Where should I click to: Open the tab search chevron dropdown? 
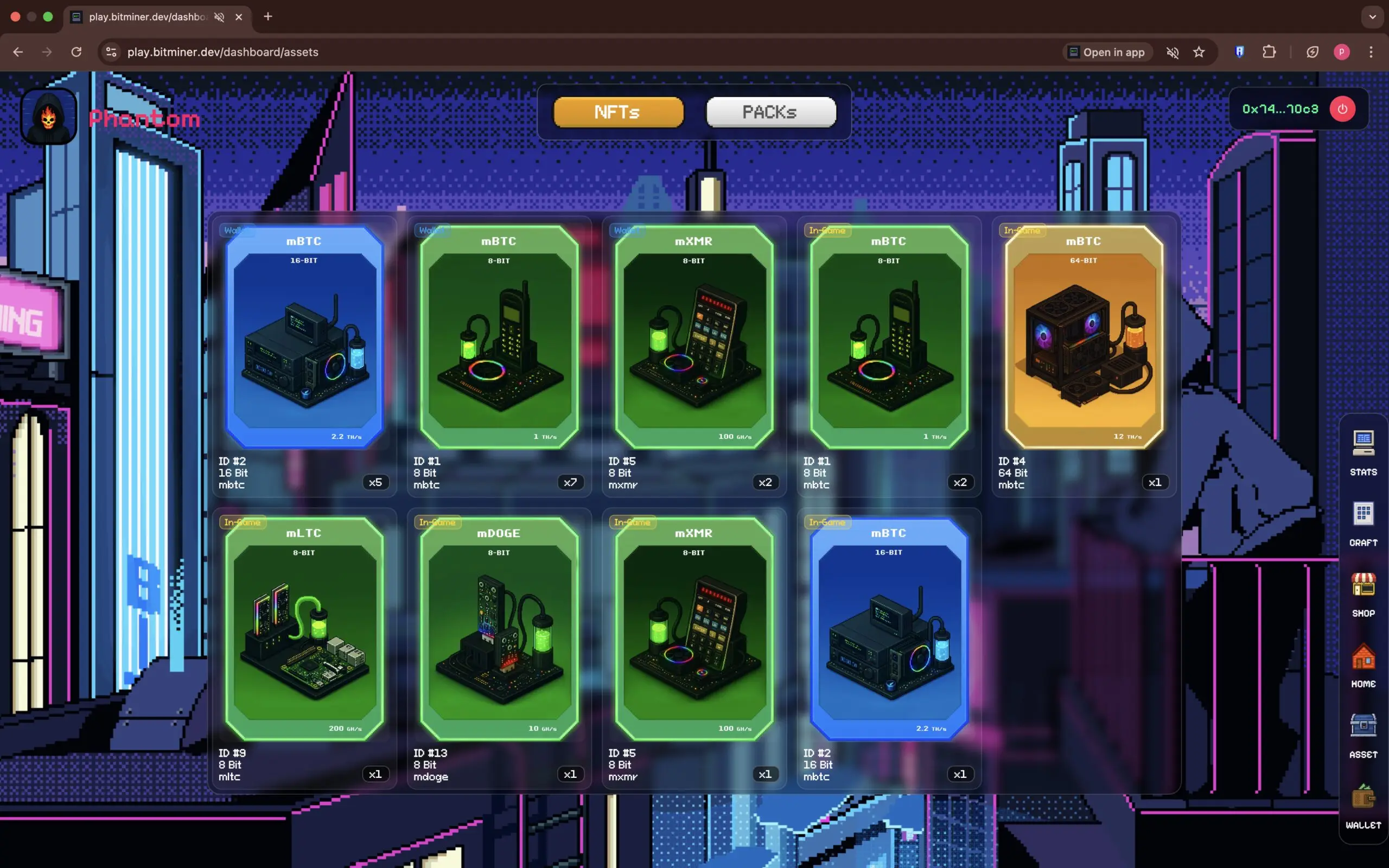pos(1373,17)
